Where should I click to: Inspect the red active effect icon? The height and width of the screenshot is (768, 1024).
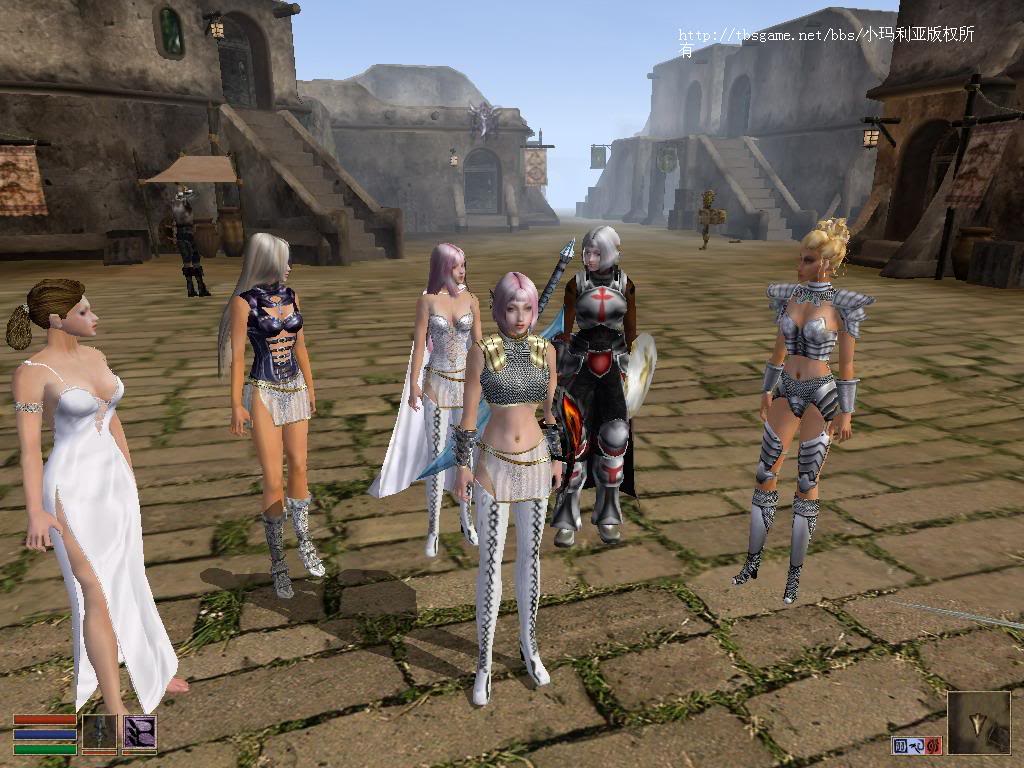click(934, 745)
